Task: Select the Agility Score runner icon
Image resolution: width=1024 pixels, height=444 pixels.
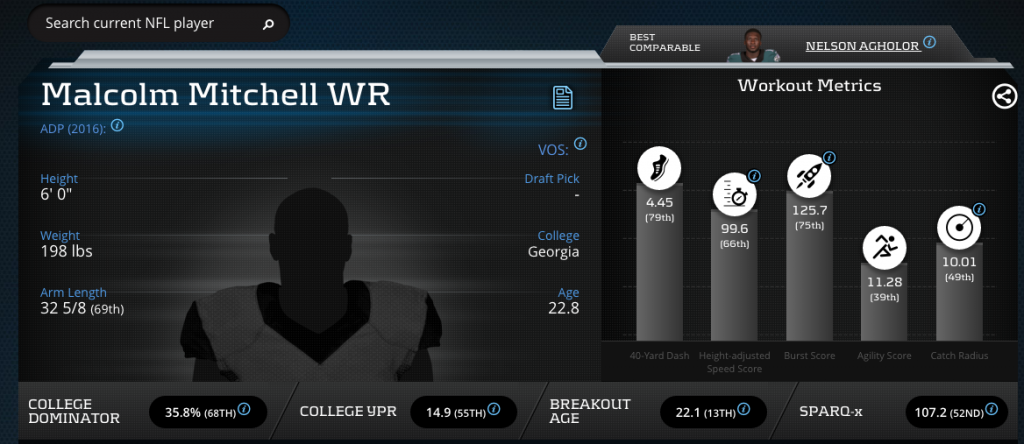Action: pyautogui.click(x=884, y=245)
